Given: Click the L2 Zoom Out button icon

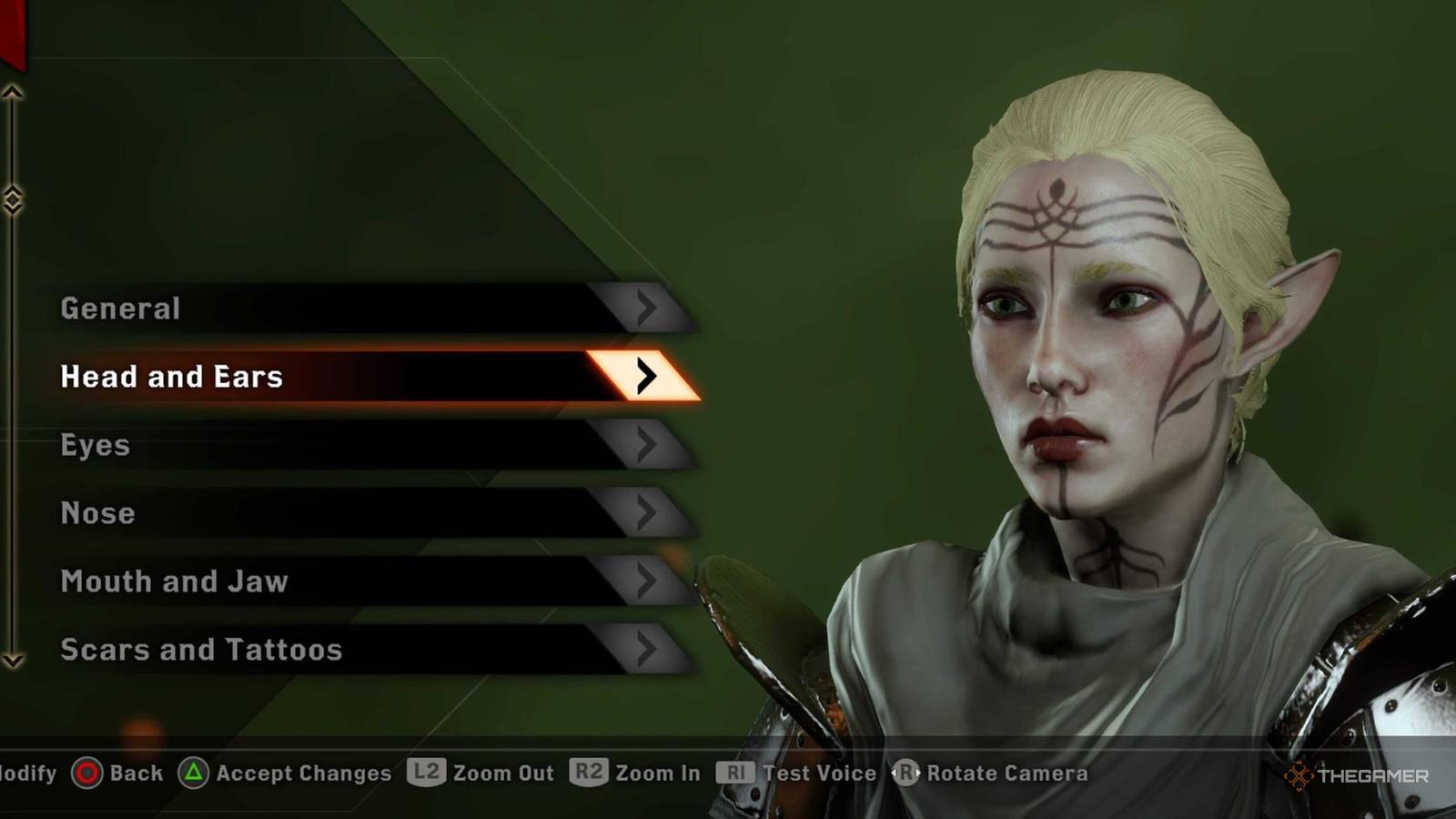Looking at the screenshot, I should pos(425,773).
